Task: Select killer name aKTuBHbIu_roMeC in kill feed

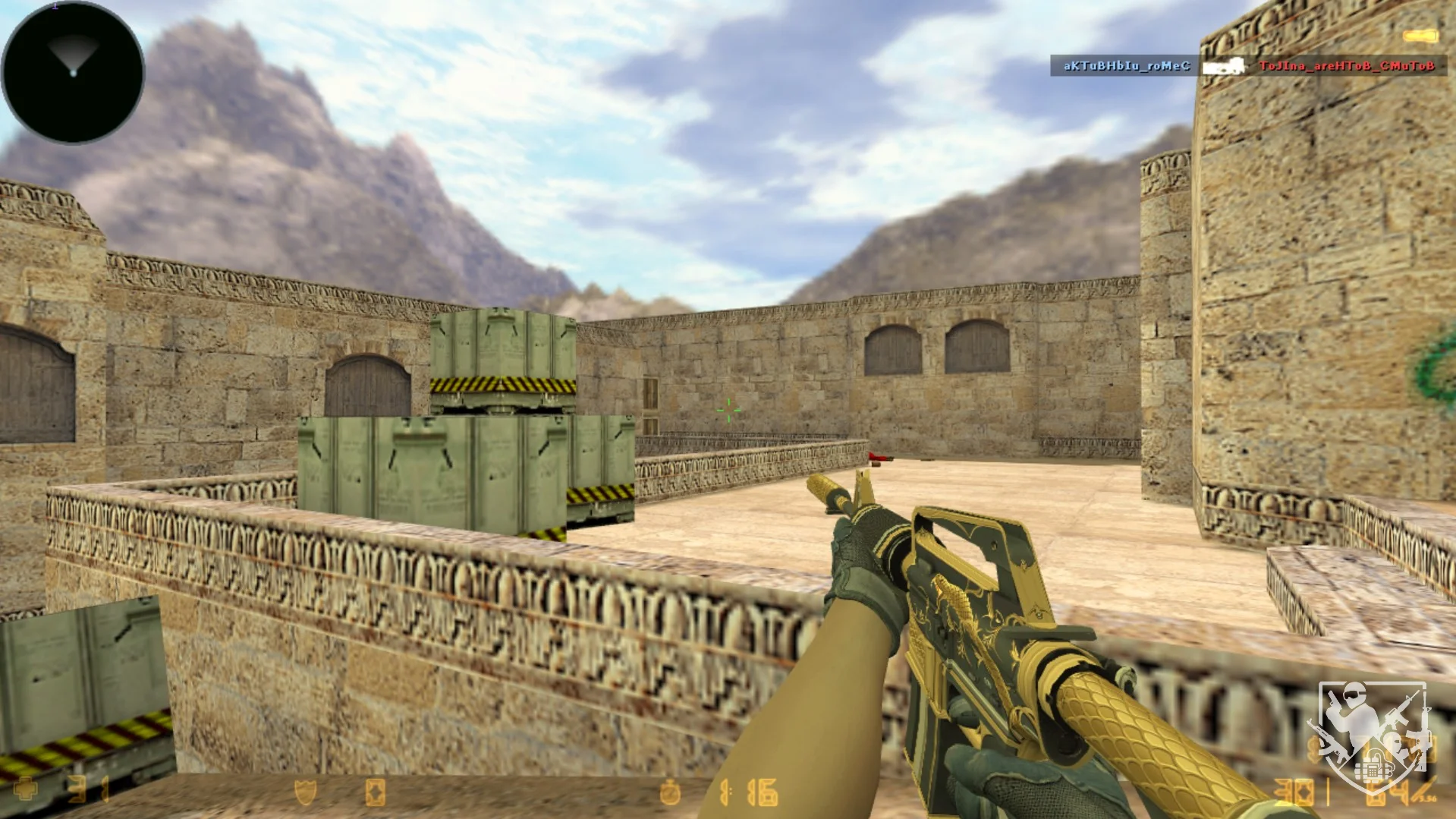Action: click(1126, 66)
